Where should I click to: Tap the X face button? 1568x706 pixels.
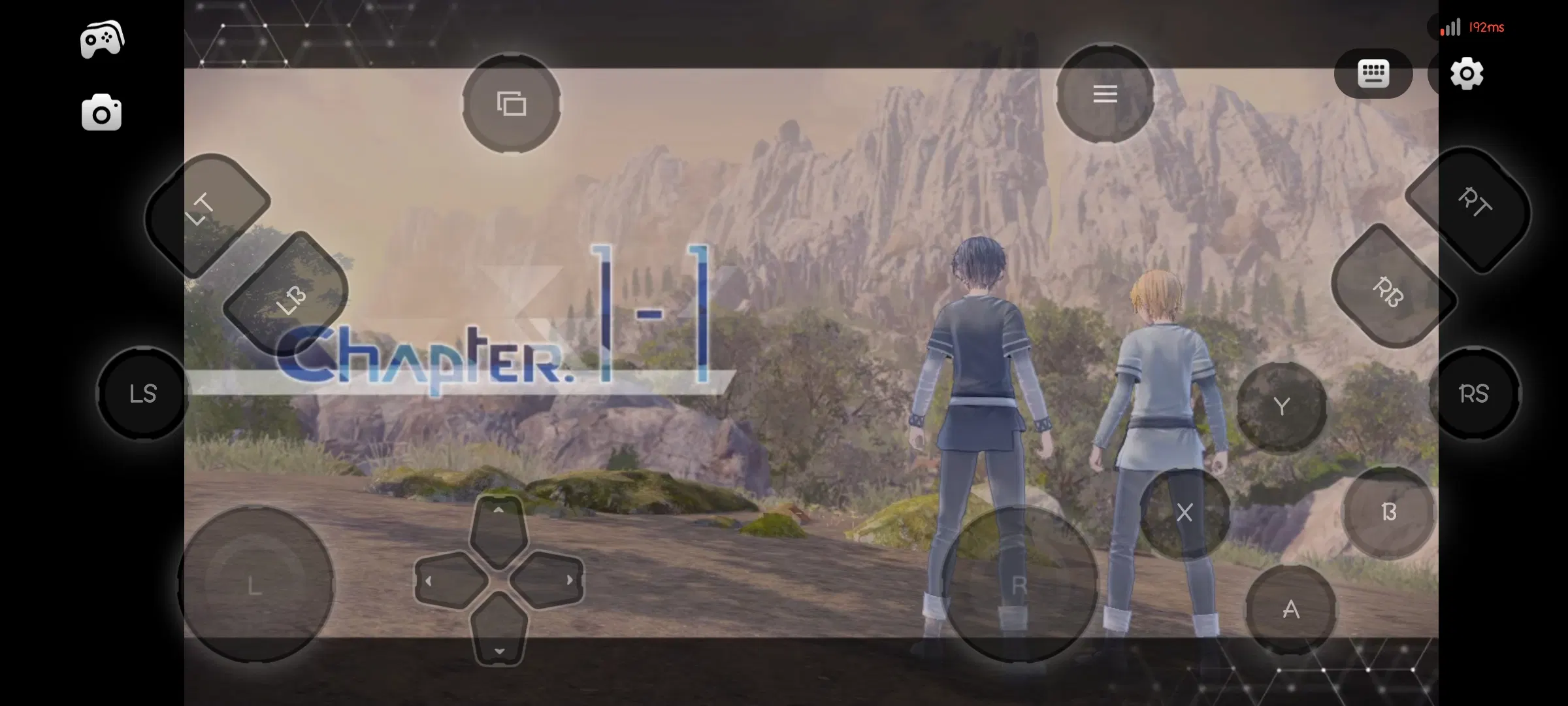coord(1184,513)
